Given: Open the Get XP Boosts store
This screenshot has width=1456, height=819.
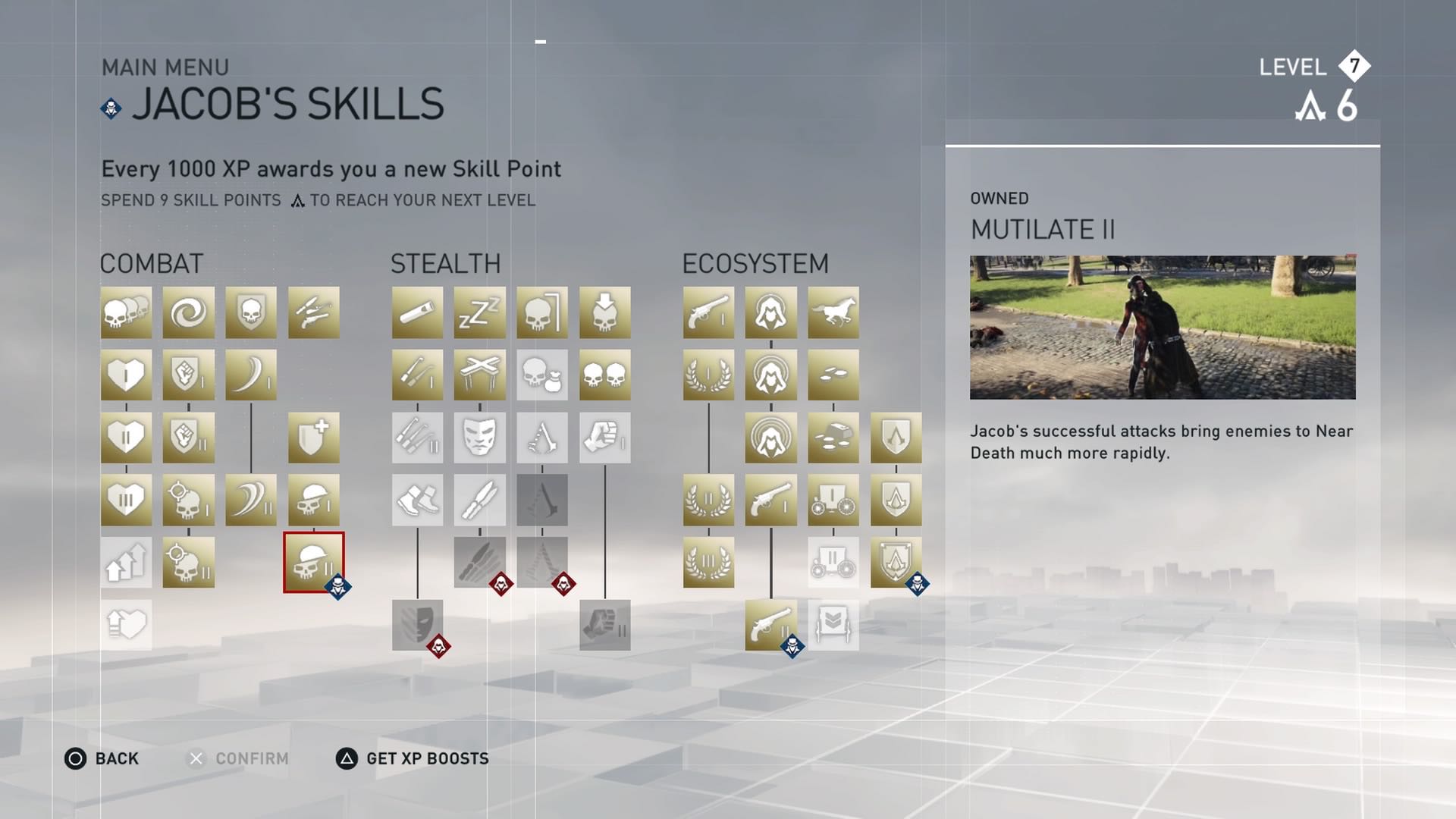Looking at the screenshot, I should (x=413, y=758).
